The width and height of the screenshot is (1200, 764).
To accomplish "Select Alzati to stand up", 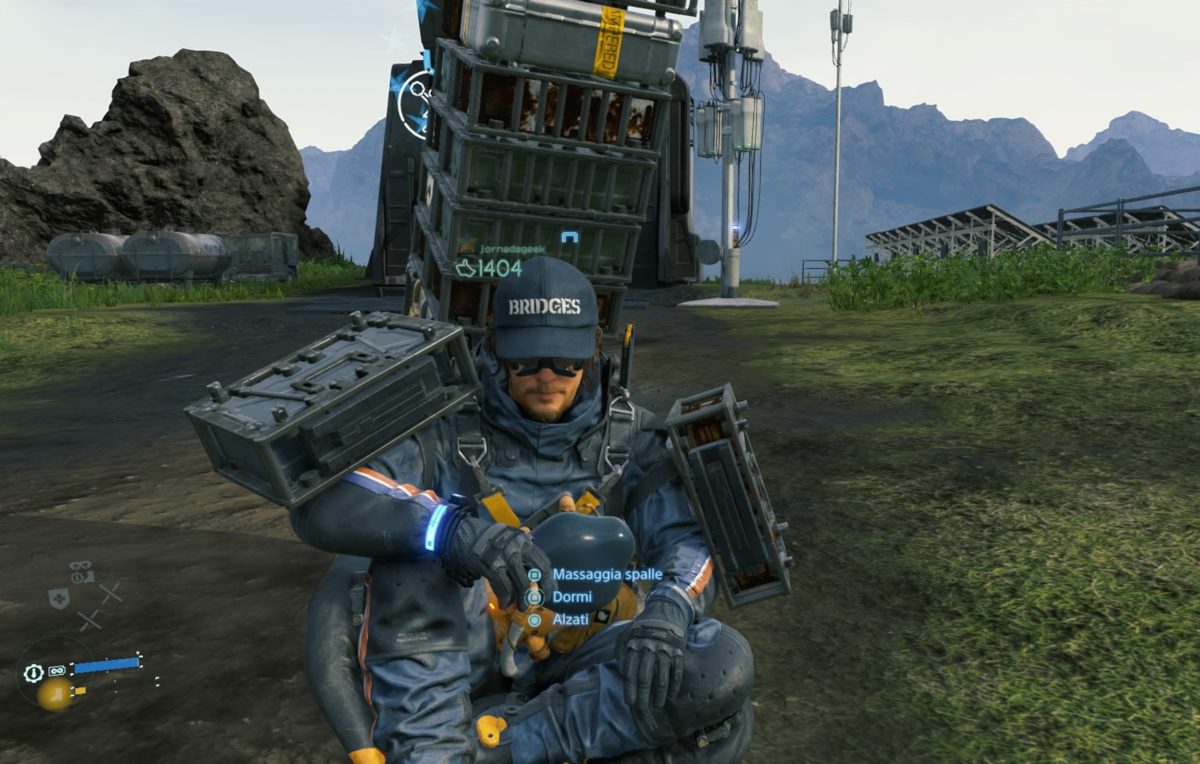I will (x=570, y=620).
